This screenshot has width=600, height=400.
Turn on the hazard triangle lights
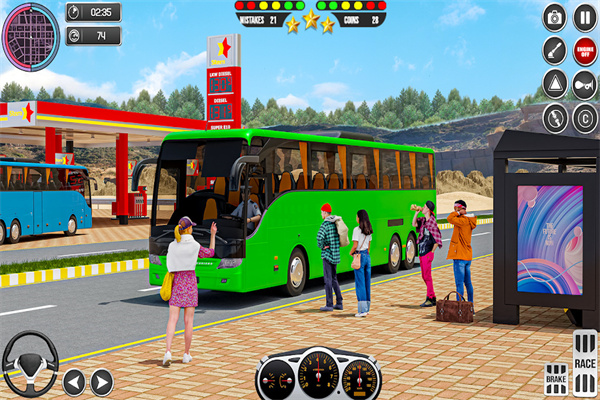(555, 83)
